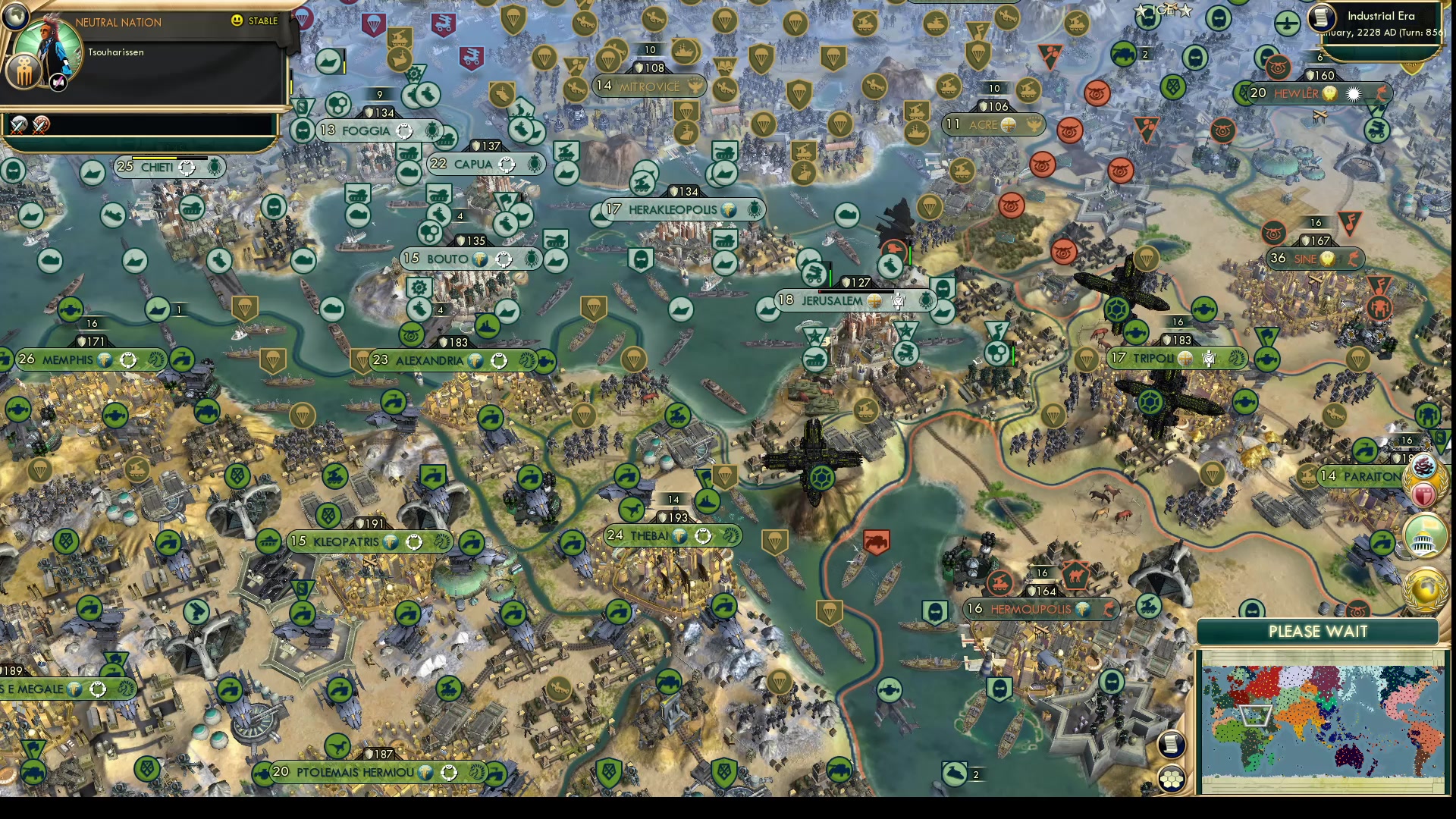Toggle the religion icon on Jerusalem's banner
Image resolution: width=1456 pixels, height=819 pixels.
pos(874,301)
